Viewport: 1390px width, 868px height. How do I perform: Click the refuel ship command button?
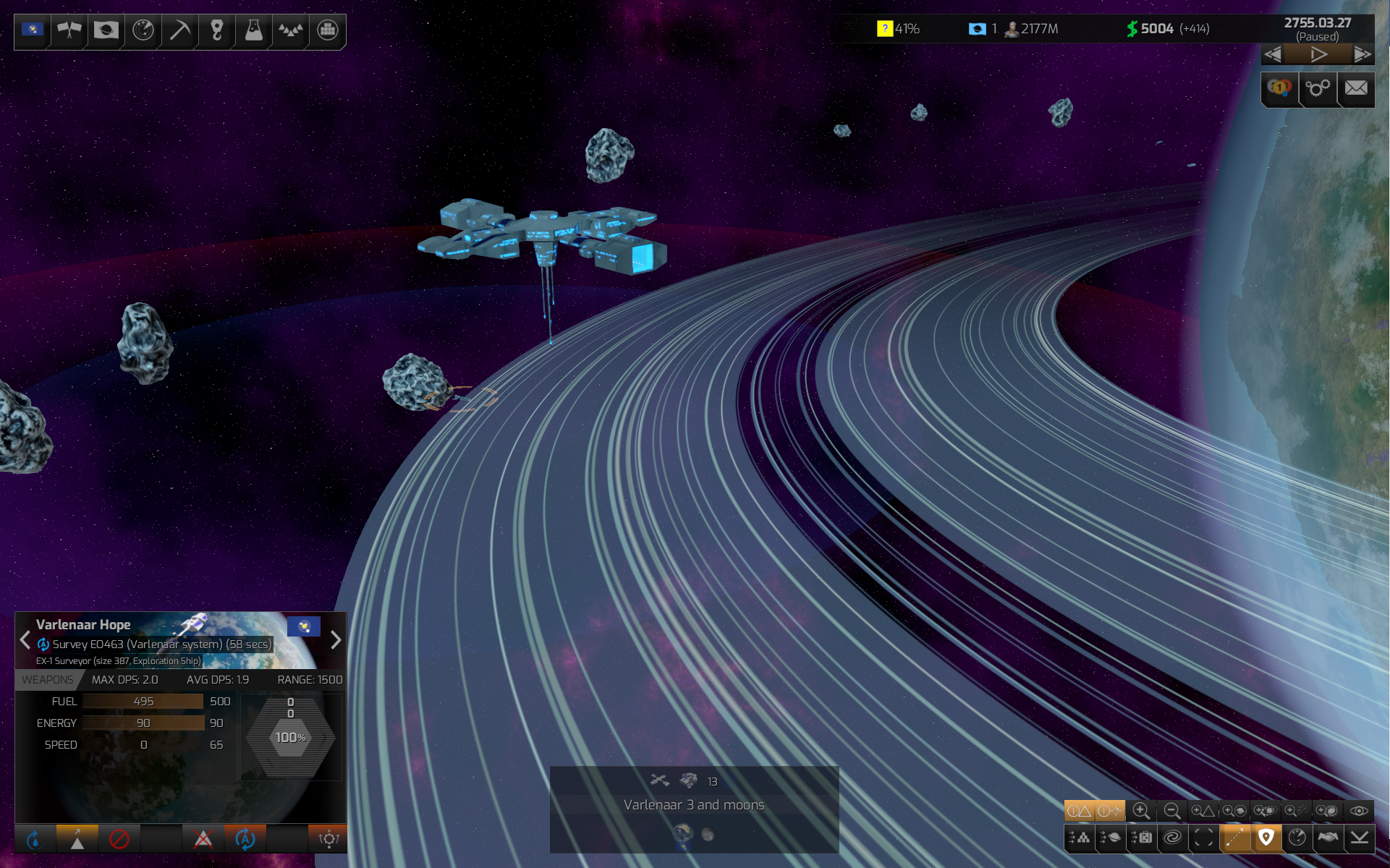click(34, 839)
